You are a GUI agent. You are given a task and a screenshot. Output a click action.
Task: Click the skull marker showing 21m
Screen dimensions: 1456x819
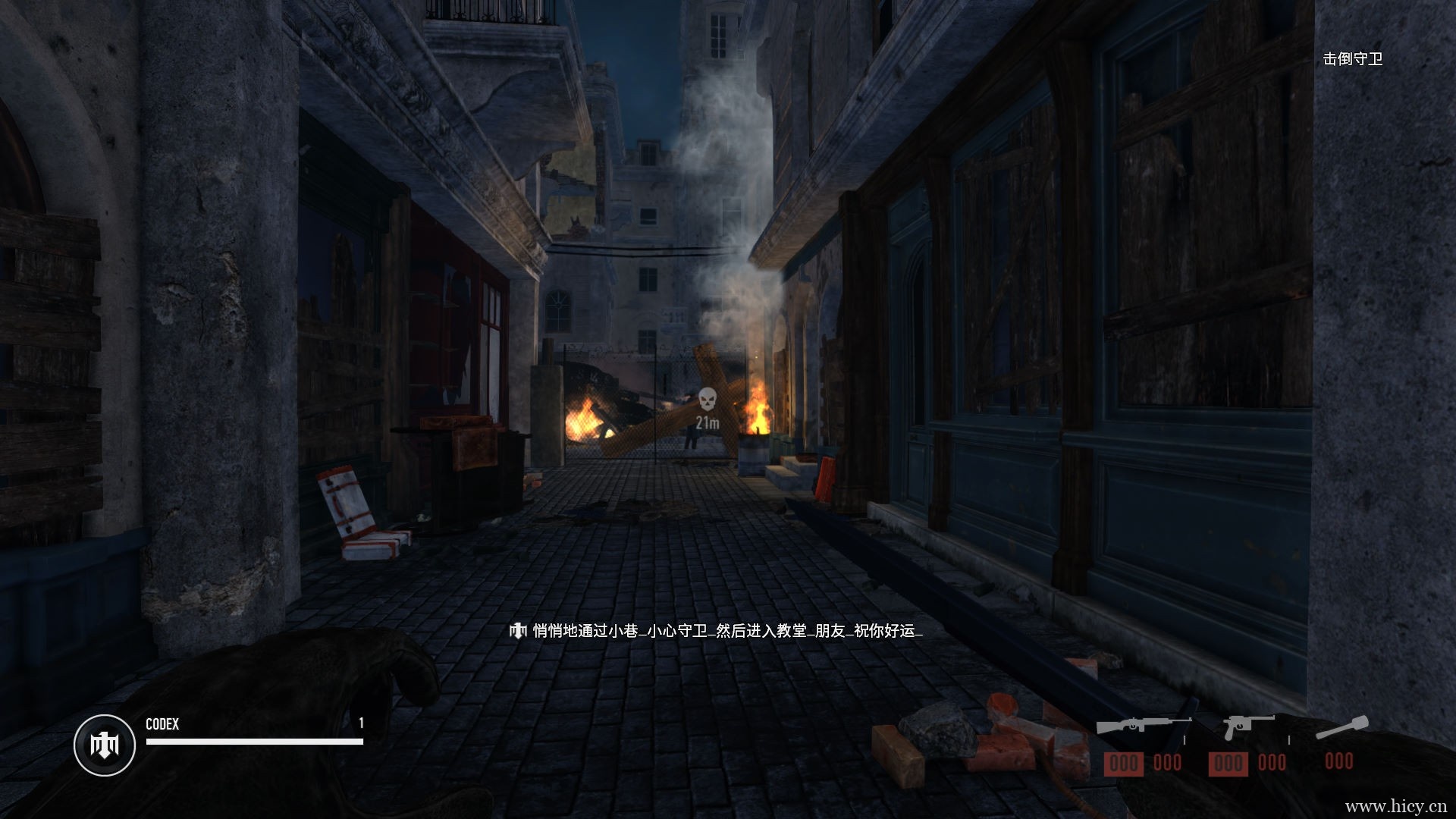tap(707, 399)
